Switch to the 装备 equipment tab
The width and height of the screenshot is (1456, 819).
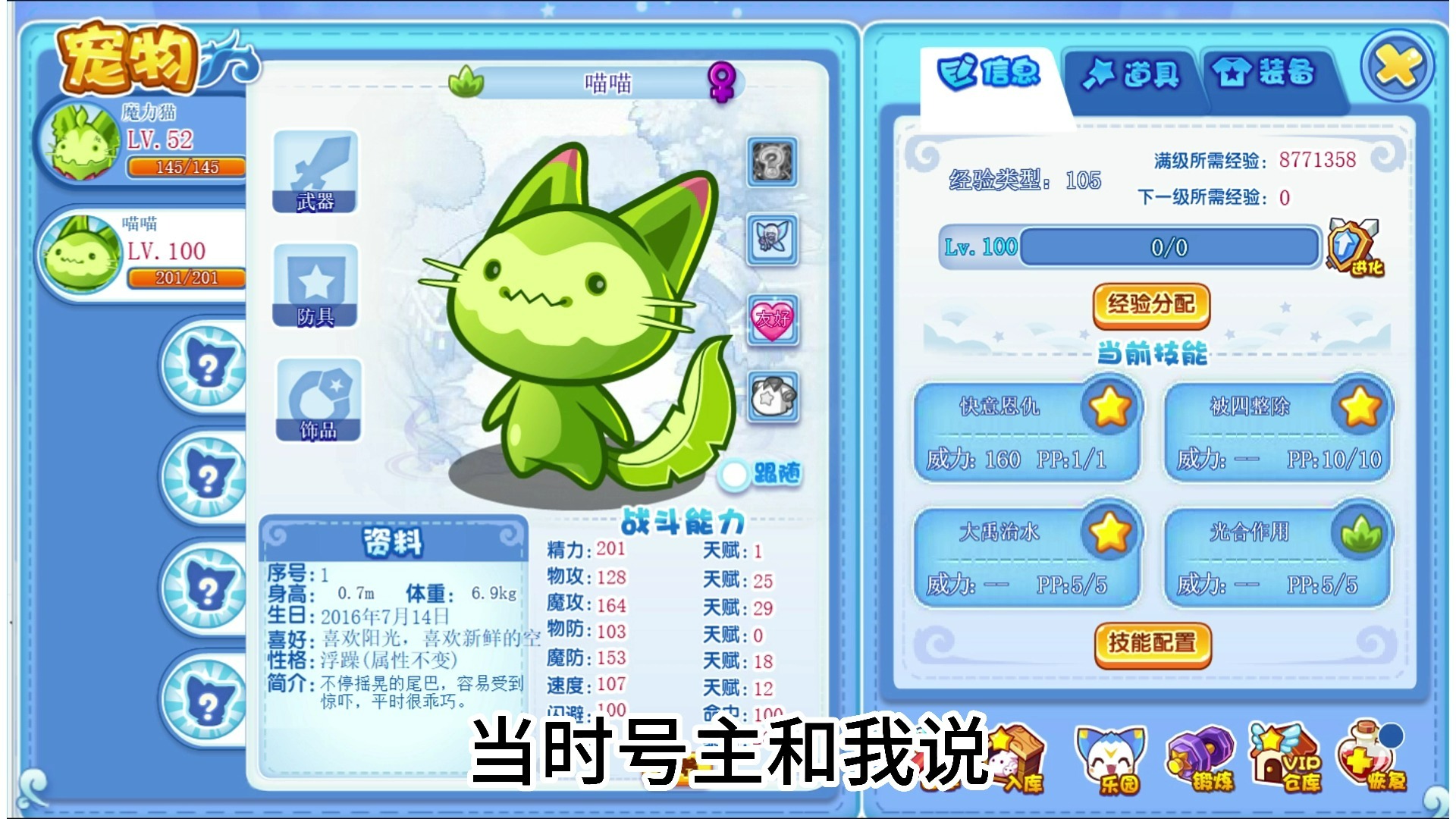[x=1263, y=74]
